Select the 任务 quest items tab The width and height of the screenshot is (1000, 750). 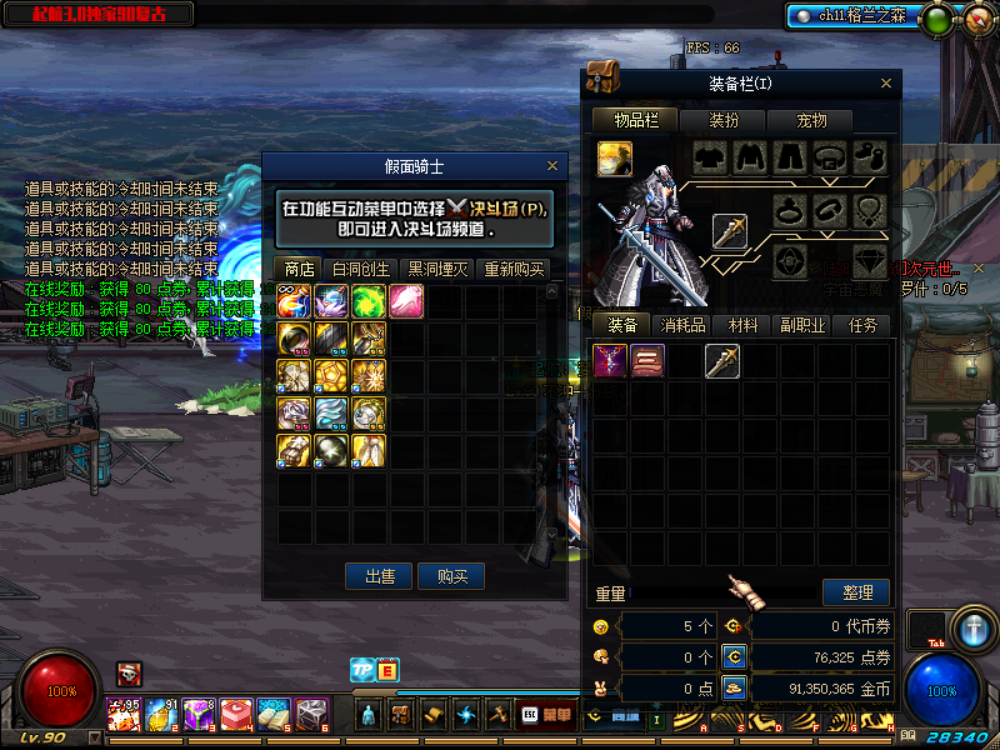(x=862, y=326)
